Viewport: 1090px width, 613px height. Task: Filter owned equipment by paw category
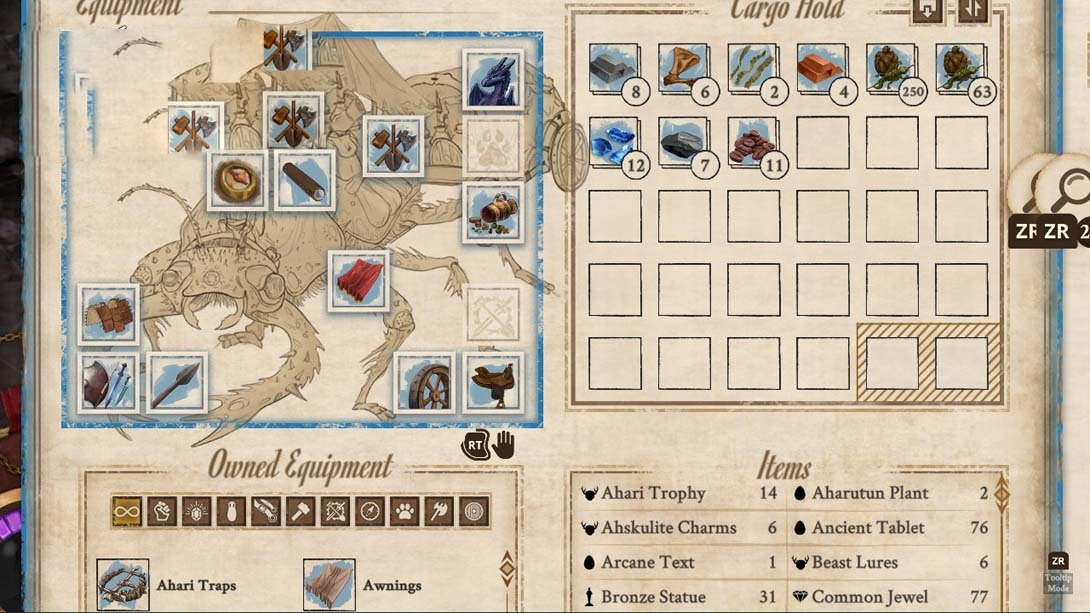(x=404, y=511)
